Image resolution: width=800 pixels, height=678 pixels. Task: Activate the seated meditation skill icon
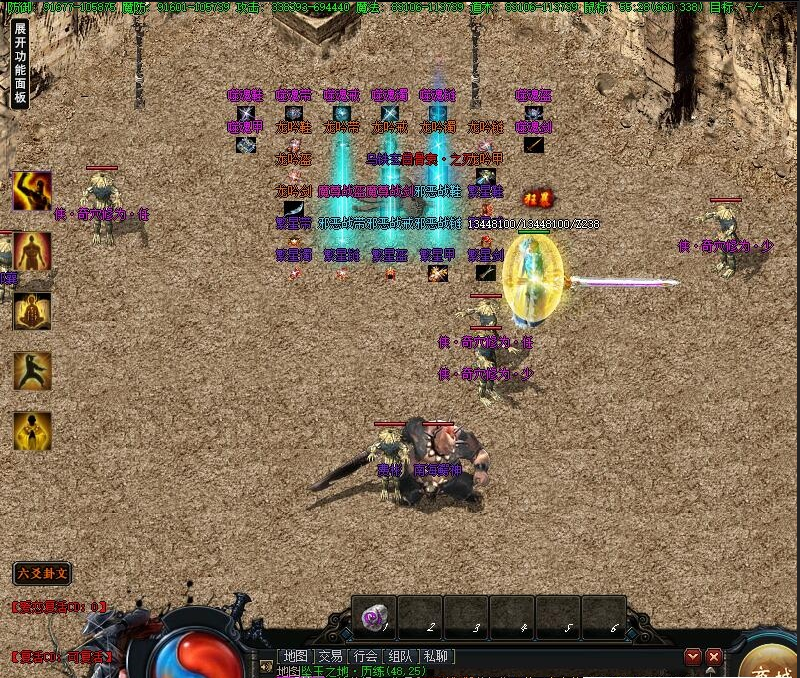click(32, 311)
